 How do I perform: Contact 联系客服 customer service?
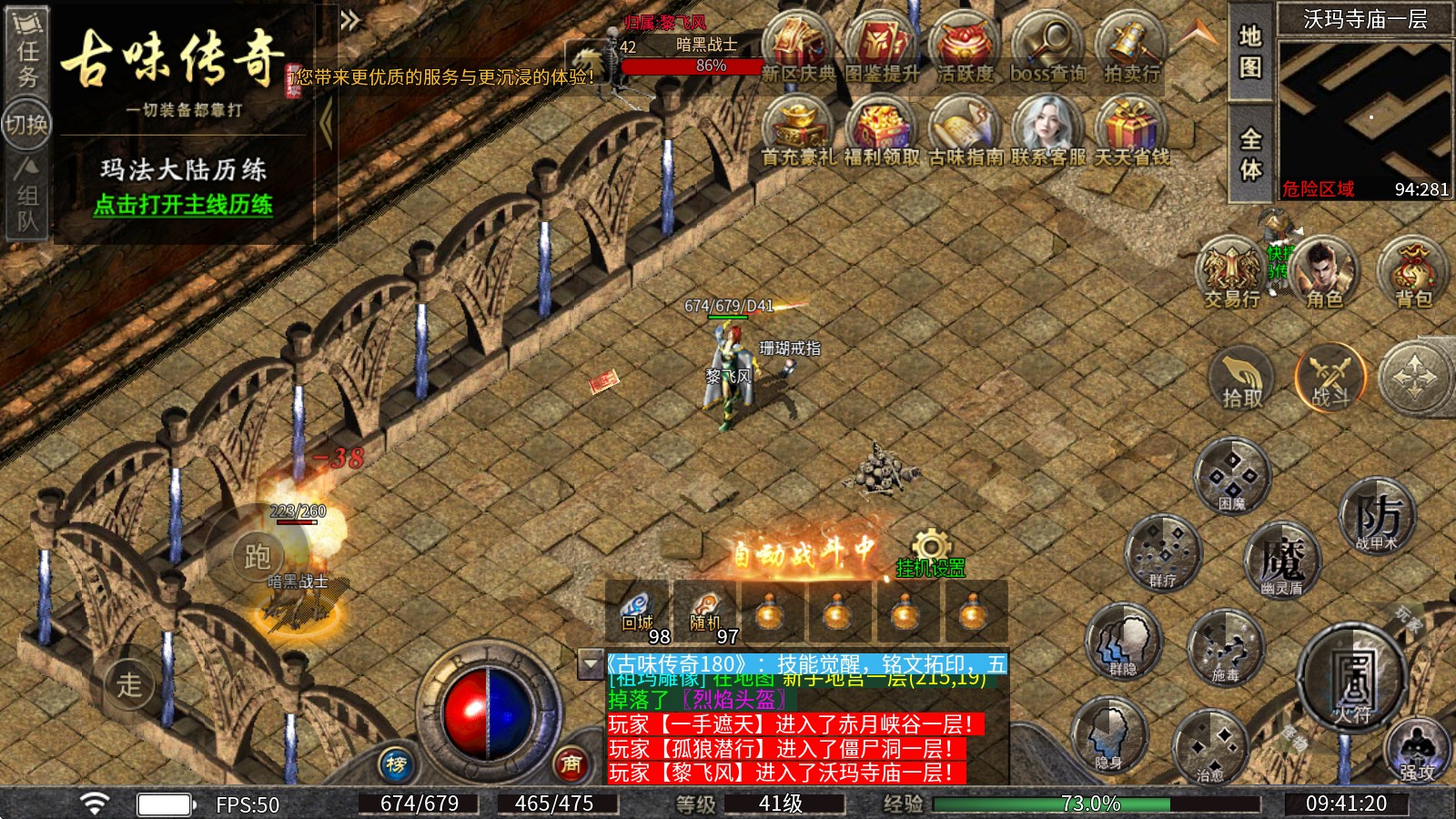coord(1048,130)
